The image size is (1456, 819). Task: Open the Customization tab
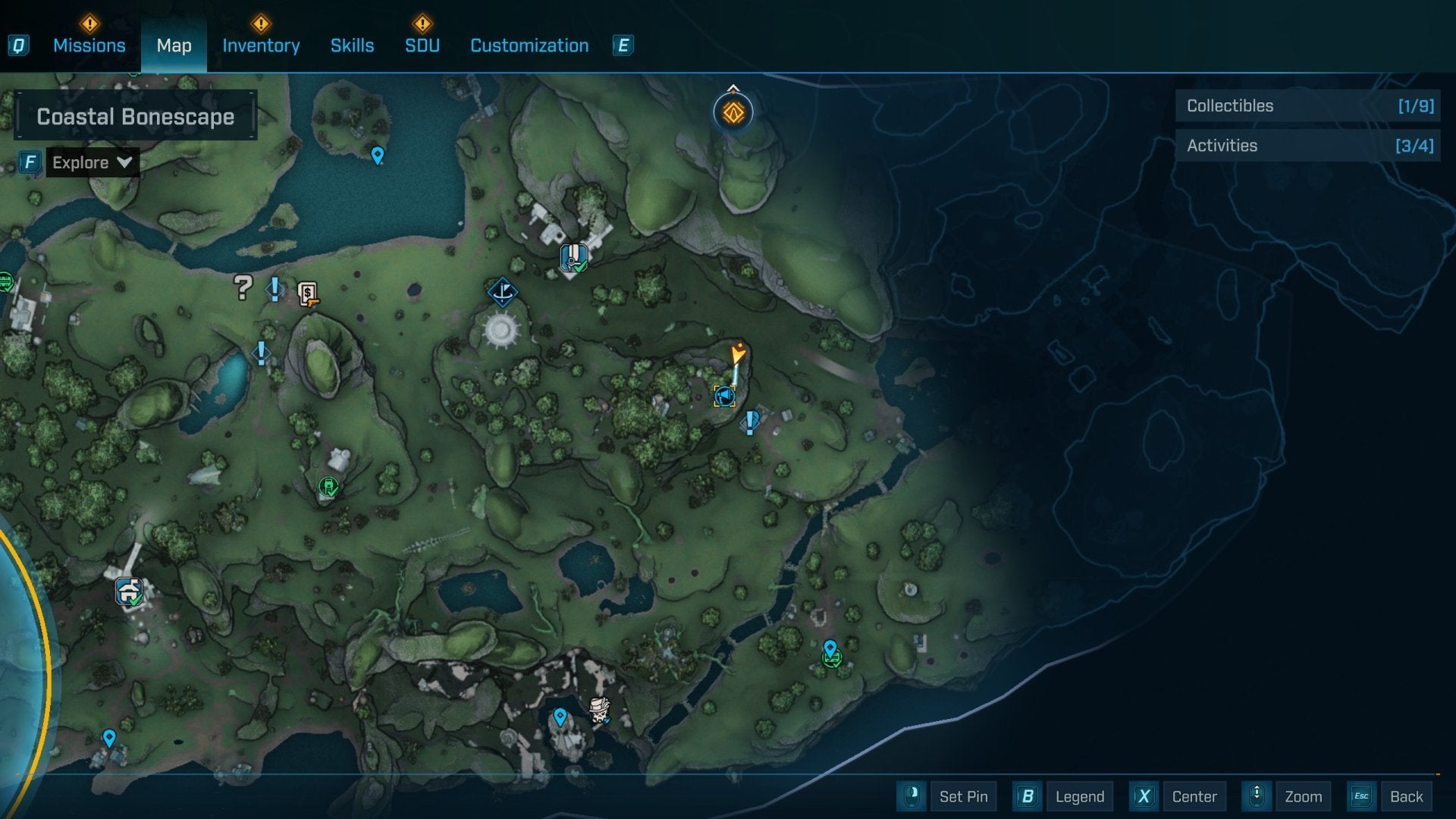coord(529,45)
